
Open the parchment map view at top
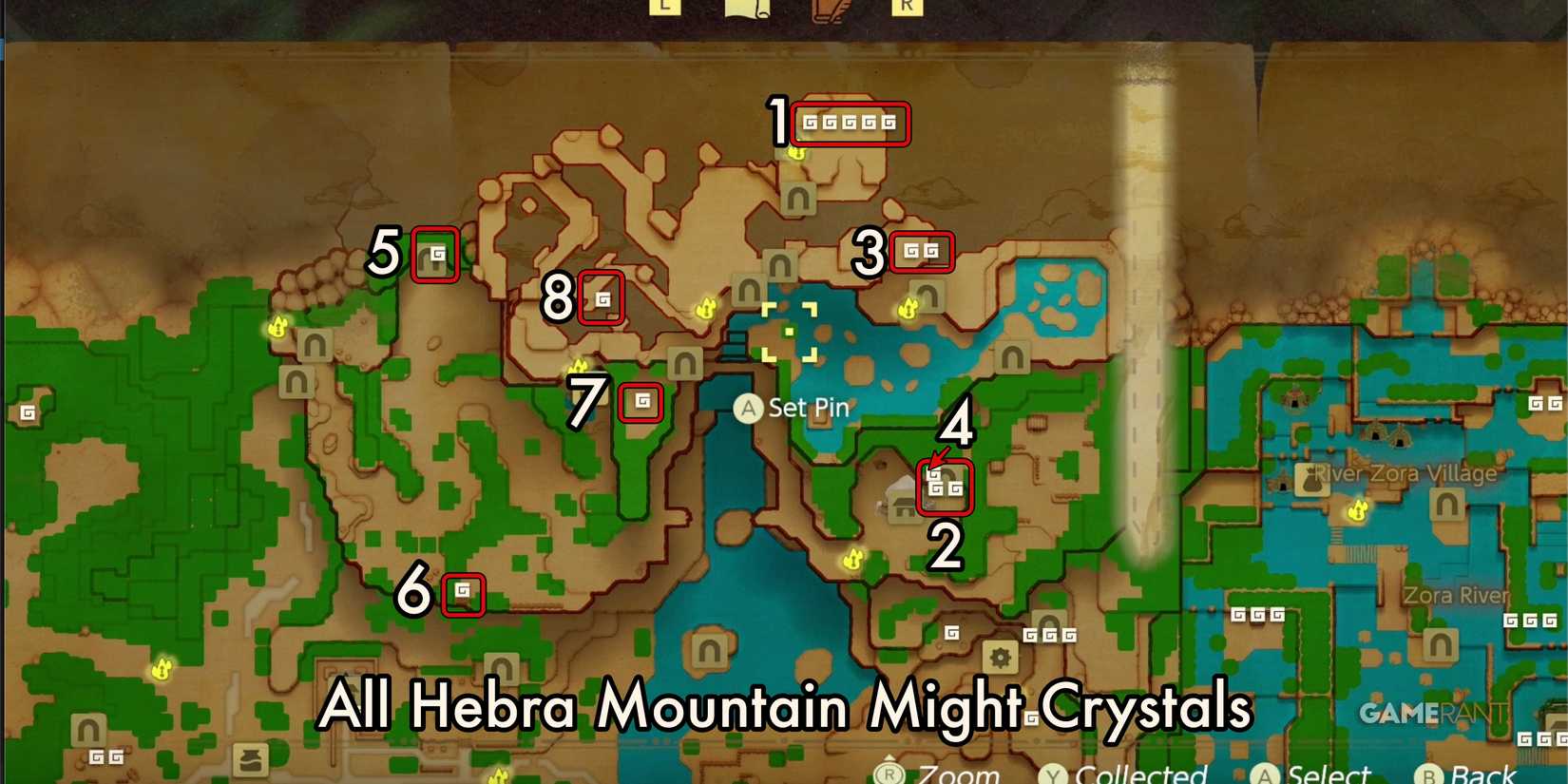coord(750,9)
